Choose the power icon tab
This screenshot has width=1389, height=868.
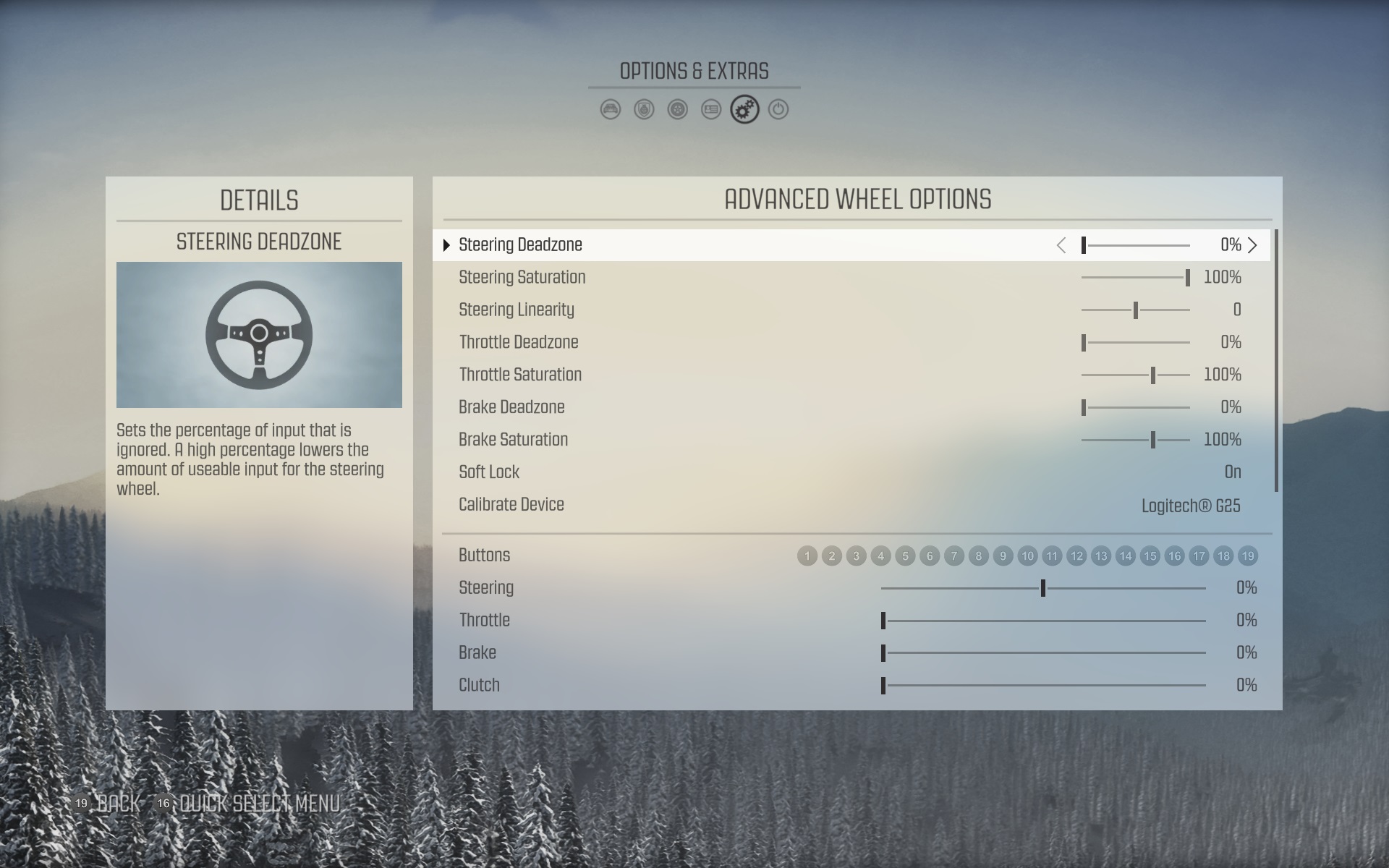coord(778,110)
